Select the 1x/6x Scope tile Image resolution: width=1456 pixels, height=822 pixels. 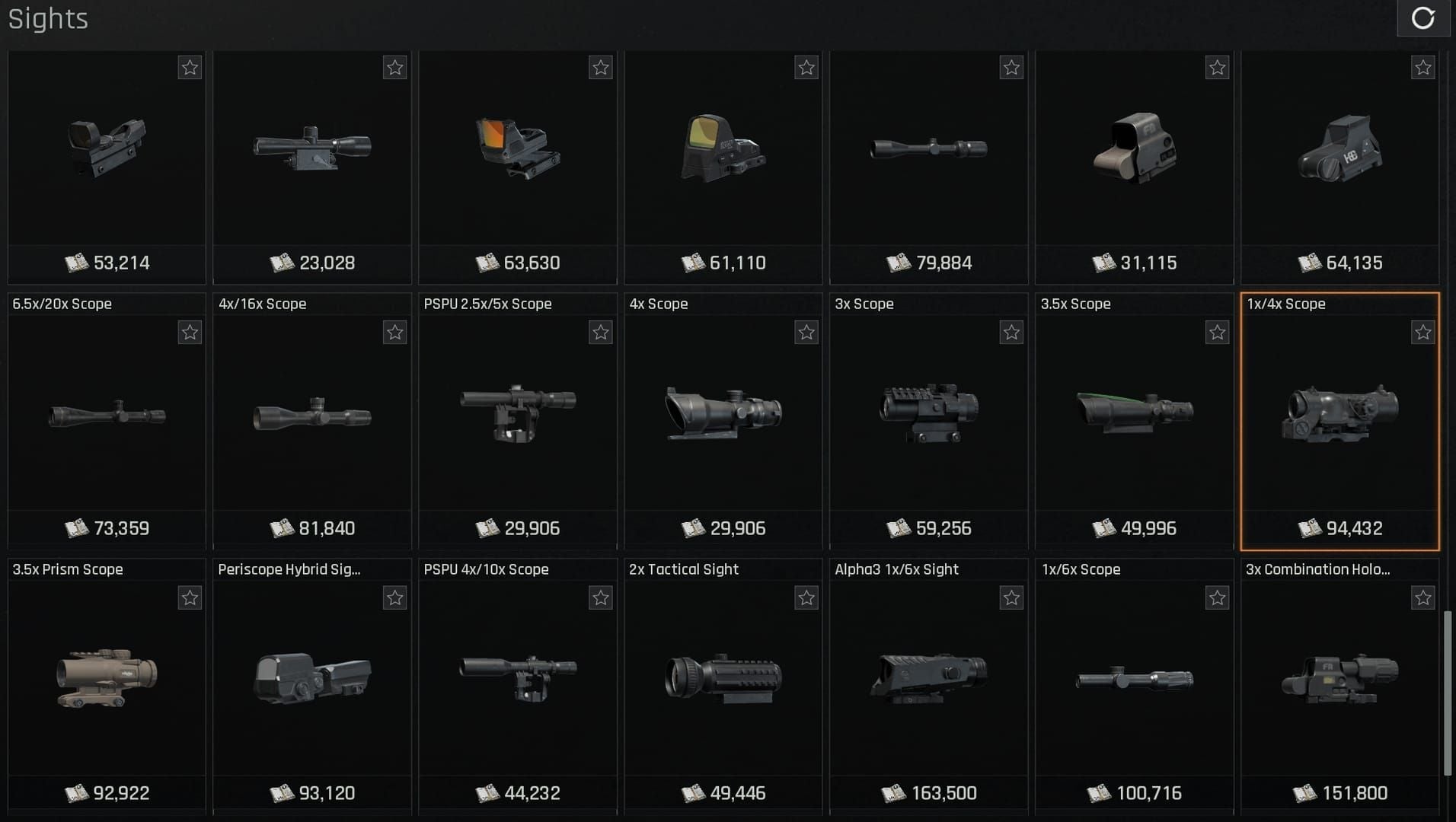coord(1134,679)
